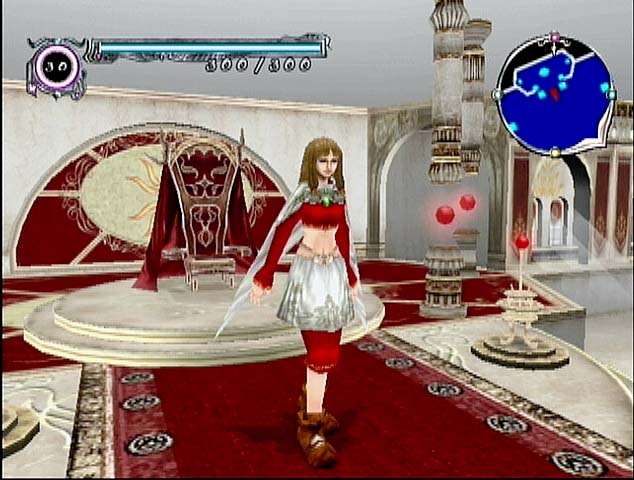Click the circular blue minimap
Screen dimensions: 634x480
click(x=555, y=95)
